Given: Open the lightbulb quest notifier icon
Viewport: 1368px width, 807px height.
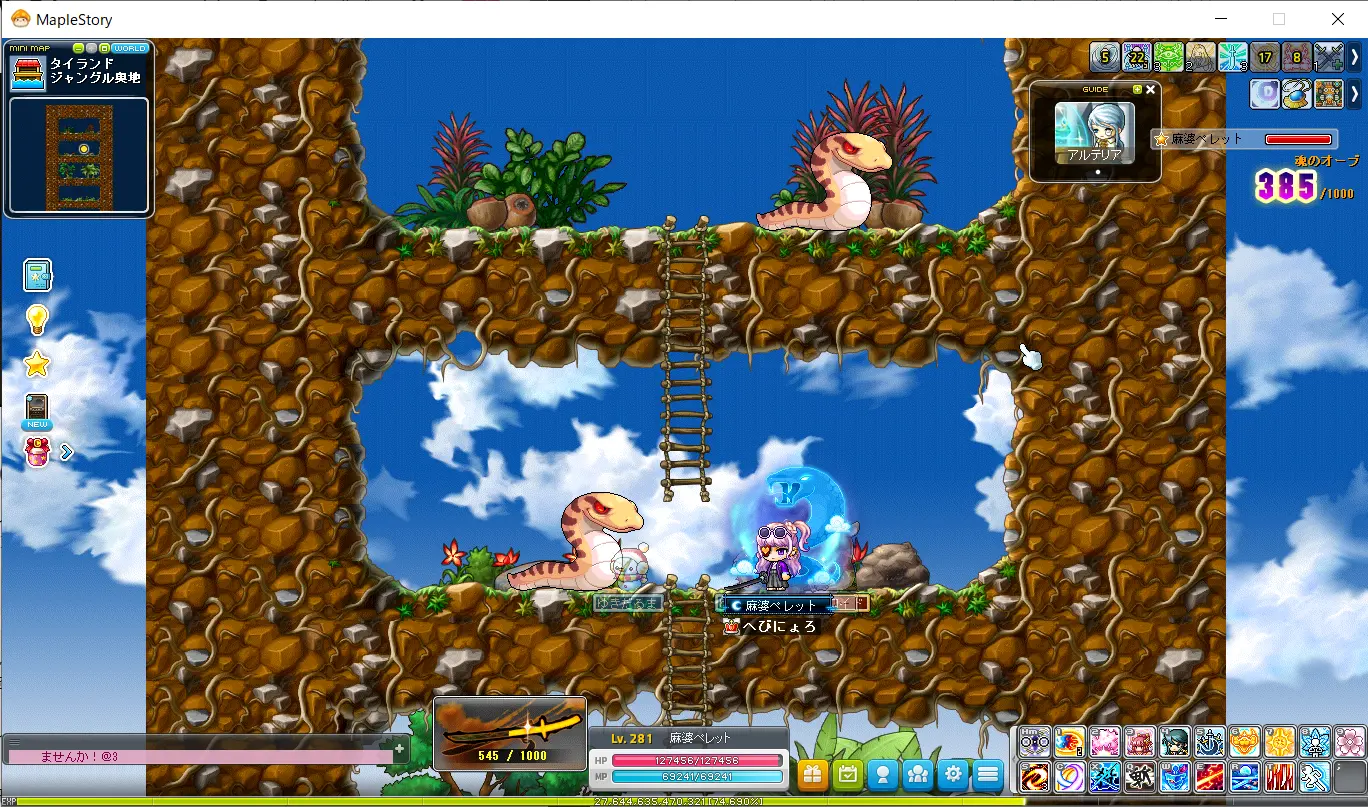Looking at the screenshot, I should (37, 319).
